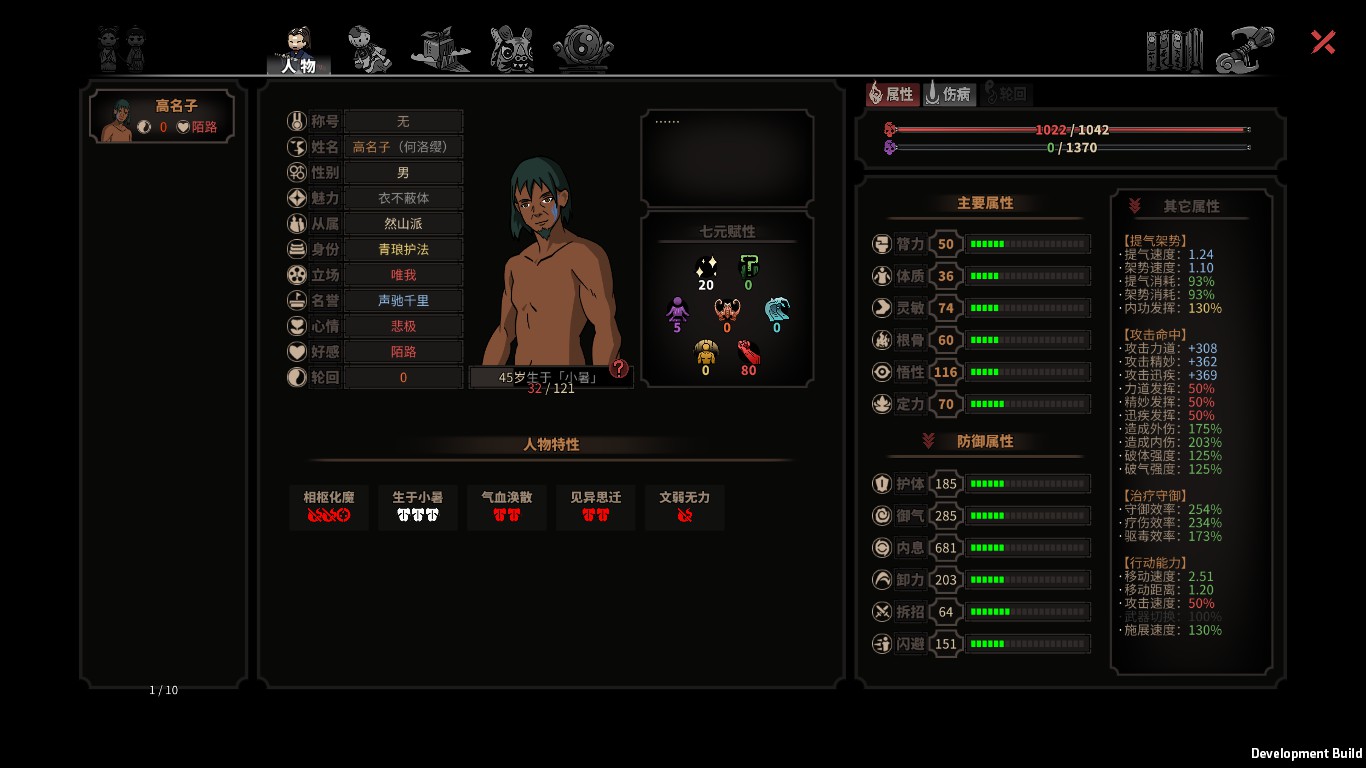
Task: Click the 见异思迁 trait tile
Action: click(596, 507)
